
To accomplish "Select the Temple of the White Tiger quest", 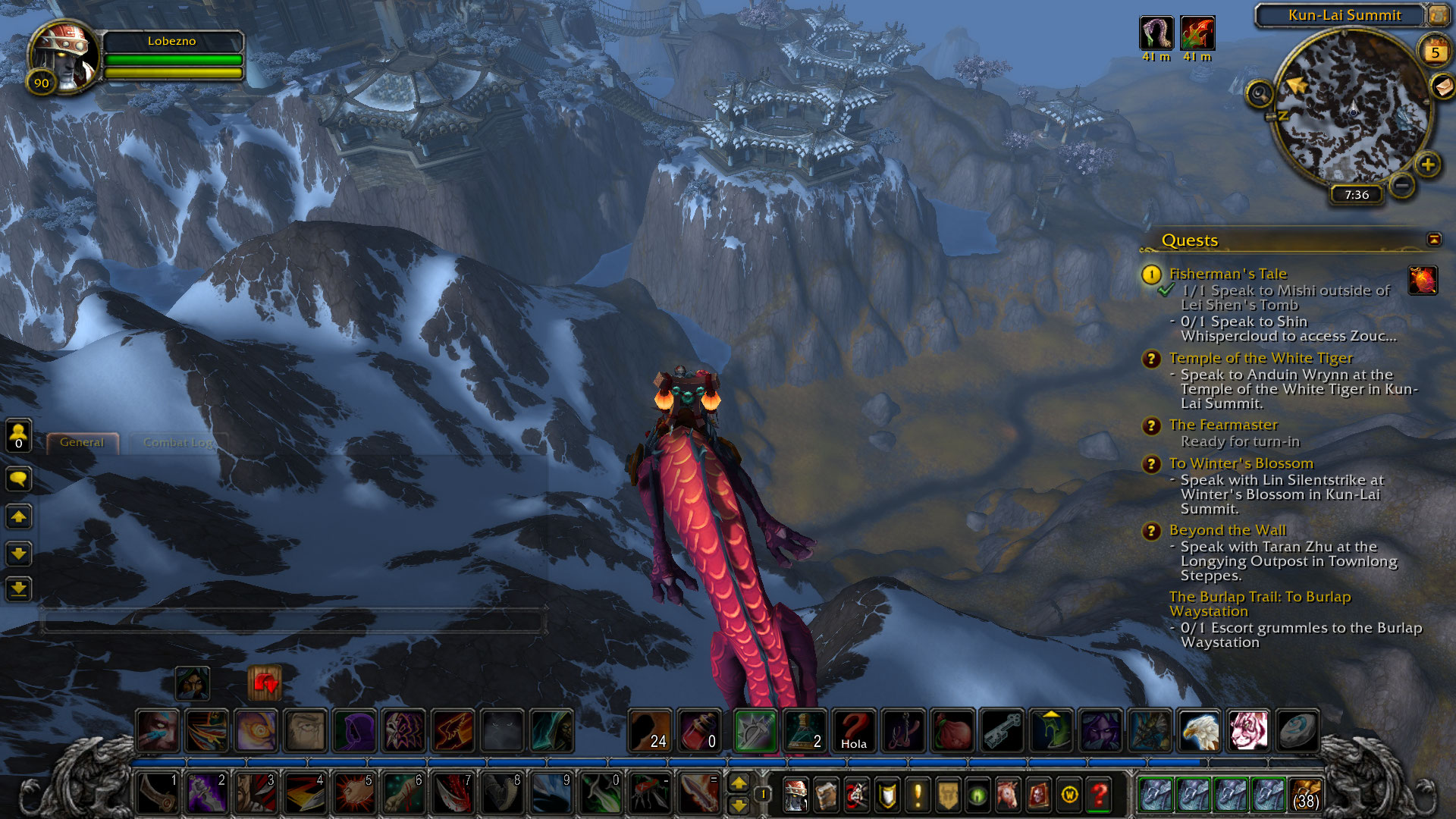I will pyautogui.click(x=1260, y=358).
